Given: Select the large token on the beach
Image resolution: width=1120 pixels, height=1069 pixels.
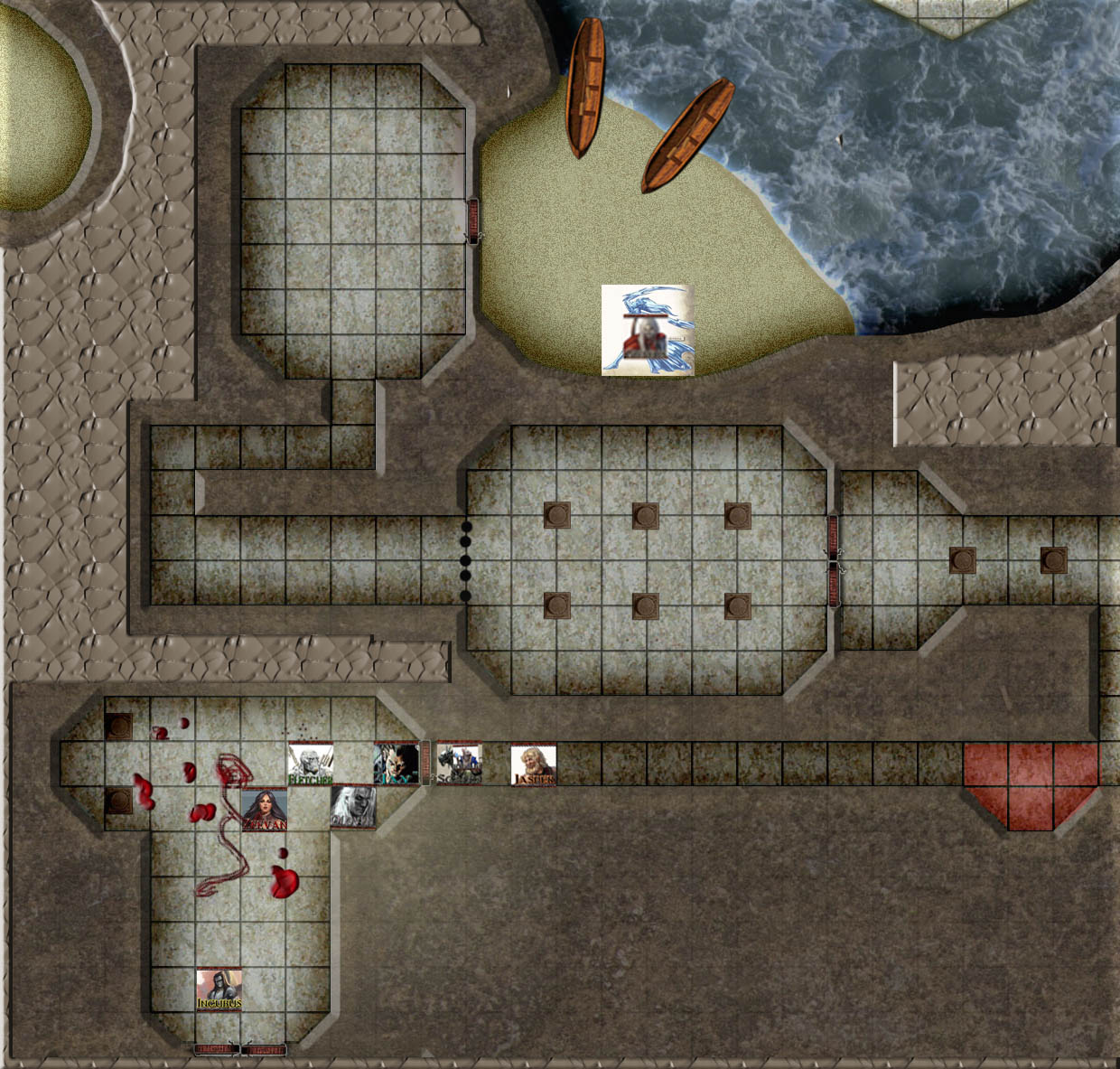Looking at the screenshot, I should tap(648, 330).
